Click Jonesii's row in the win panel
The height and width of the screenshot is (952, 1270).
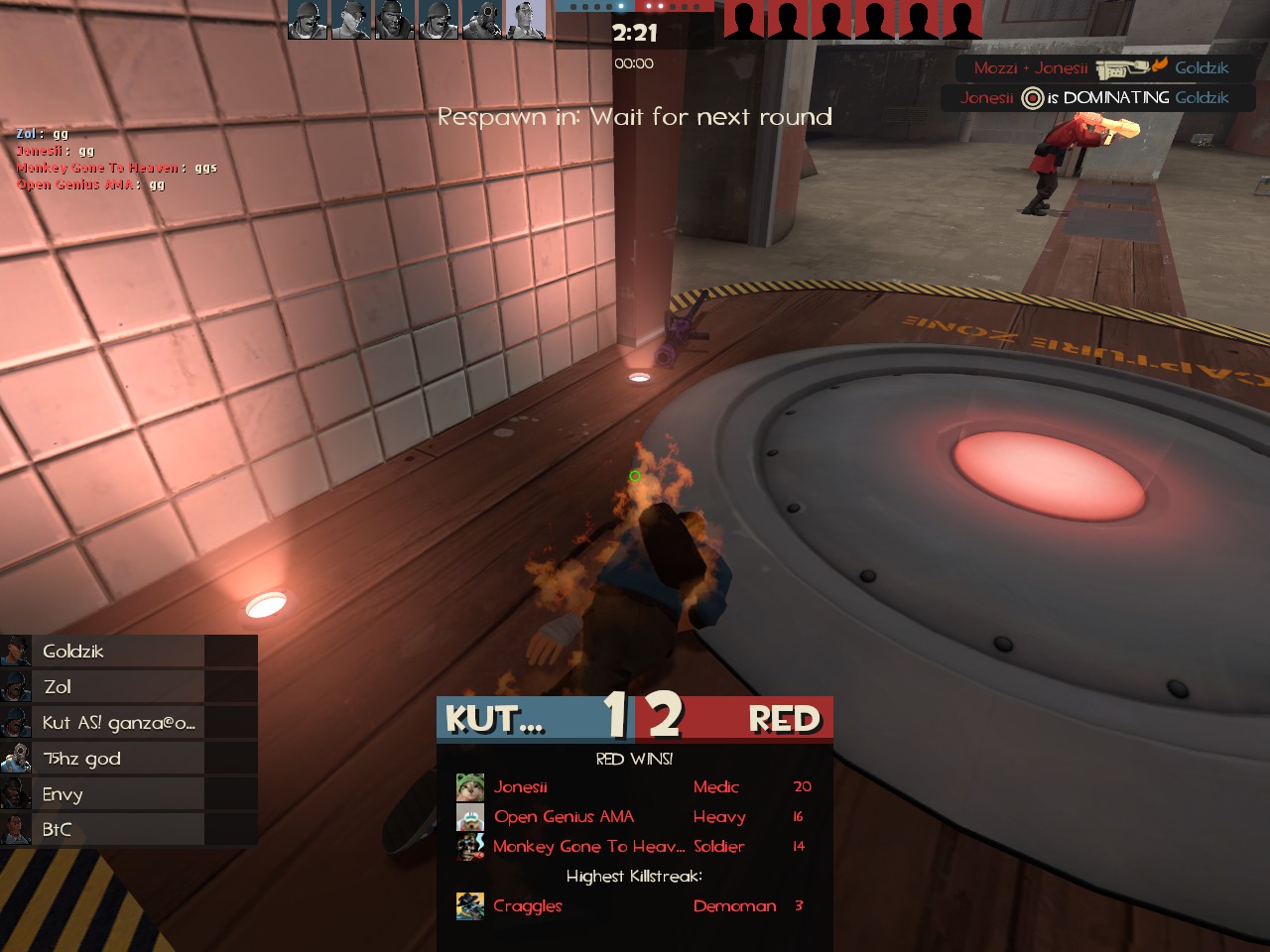[635, 787]
